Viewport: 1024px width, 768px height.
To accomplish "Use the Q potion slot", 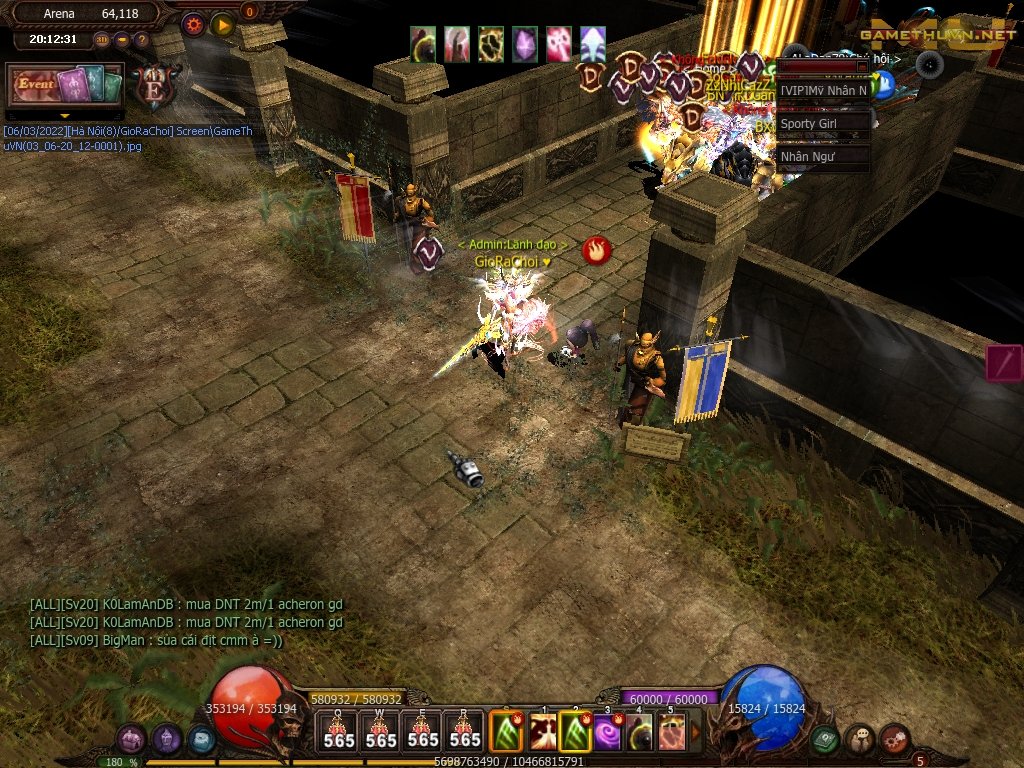I will [339, 730].
